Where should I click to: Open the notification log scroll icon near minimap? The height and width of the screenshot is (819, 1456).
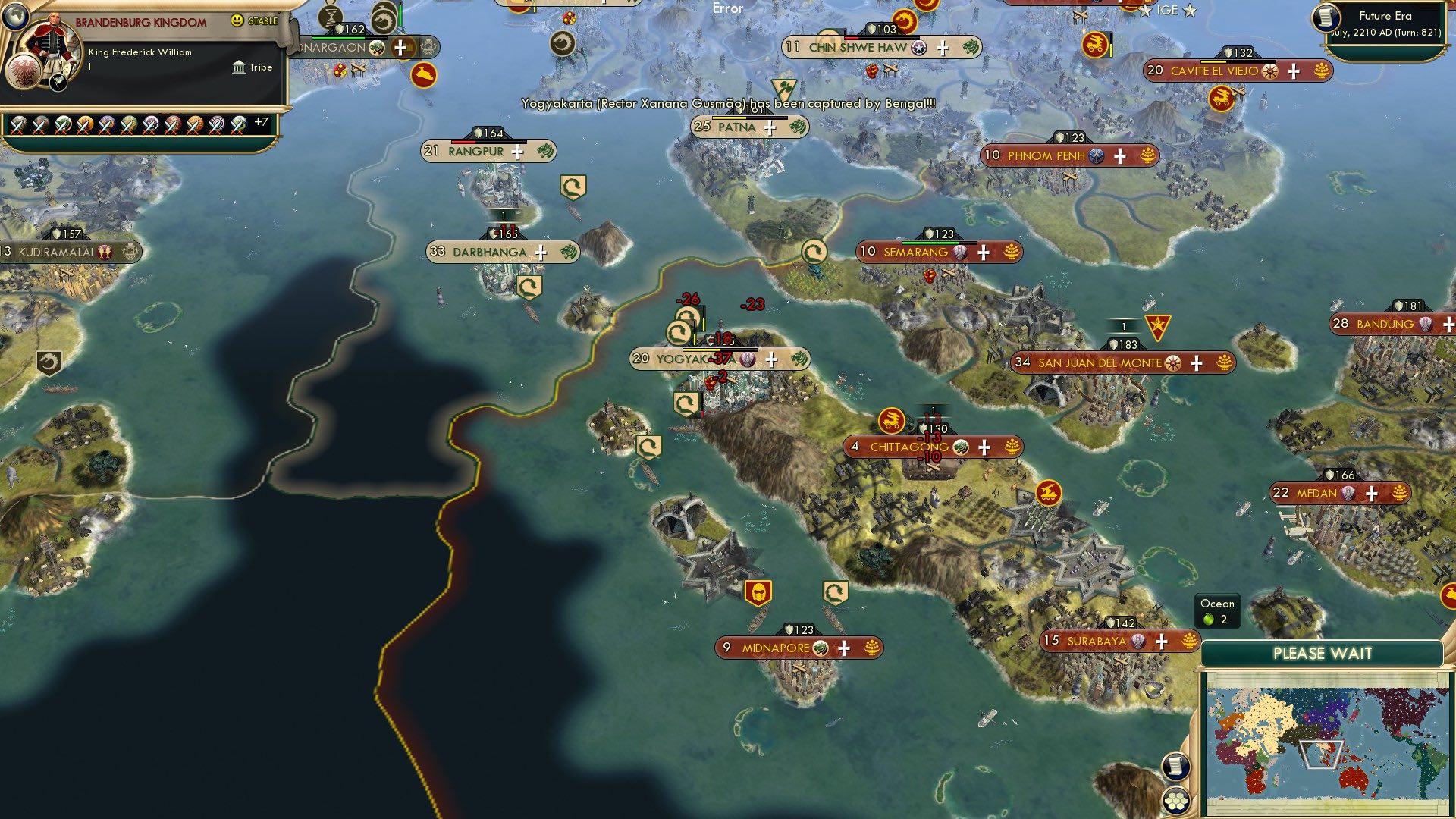pyautogui.click(x=1175, y=766)
